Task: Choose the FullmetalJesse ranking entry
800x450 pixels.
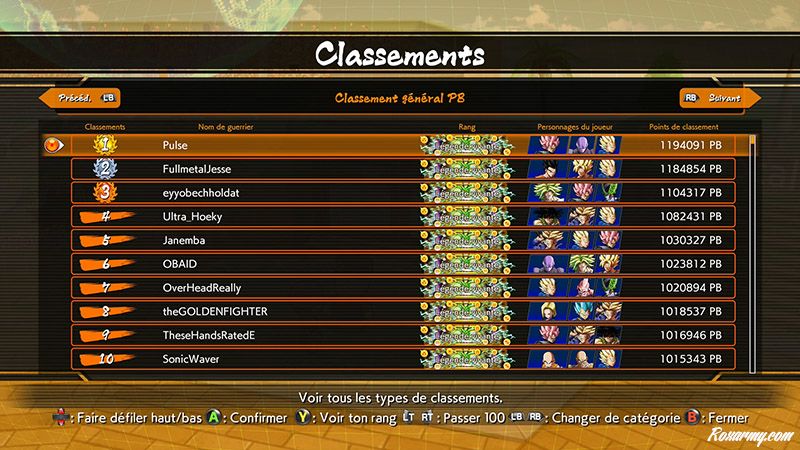Action: 400,169
